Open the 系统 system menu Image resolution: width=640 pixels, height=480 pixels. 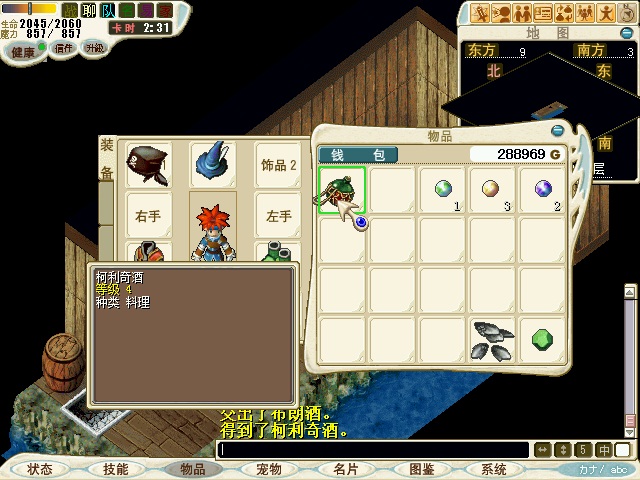(x=494, y=468)
